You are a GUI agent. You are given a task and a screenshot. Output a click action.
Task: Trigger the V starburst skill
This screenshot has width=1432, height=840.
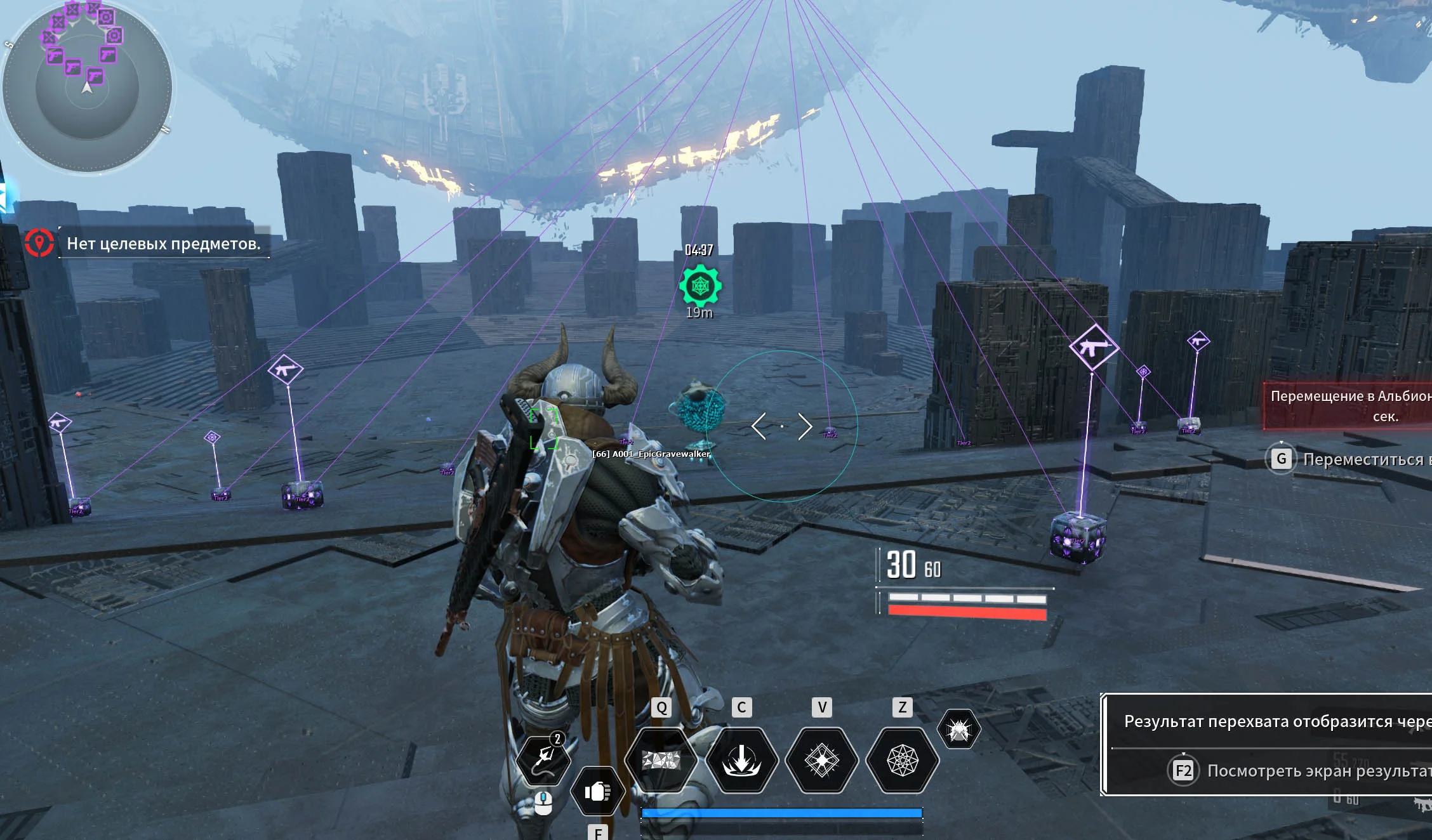822,759
